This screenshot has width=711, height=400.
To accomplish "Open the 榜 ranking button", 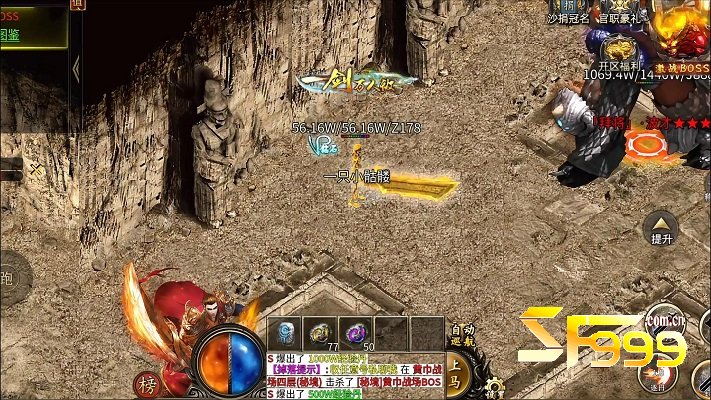I will coord(147,386).
